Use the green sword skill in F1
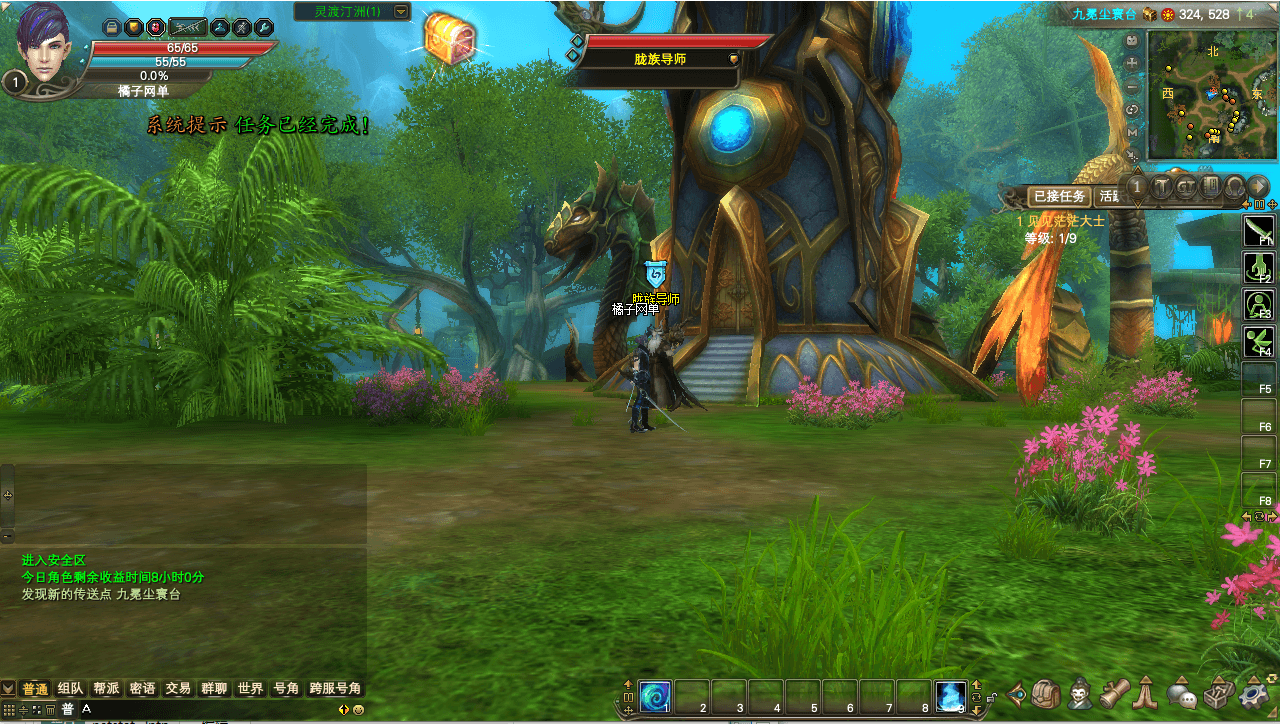 [x=1257, y=230]
